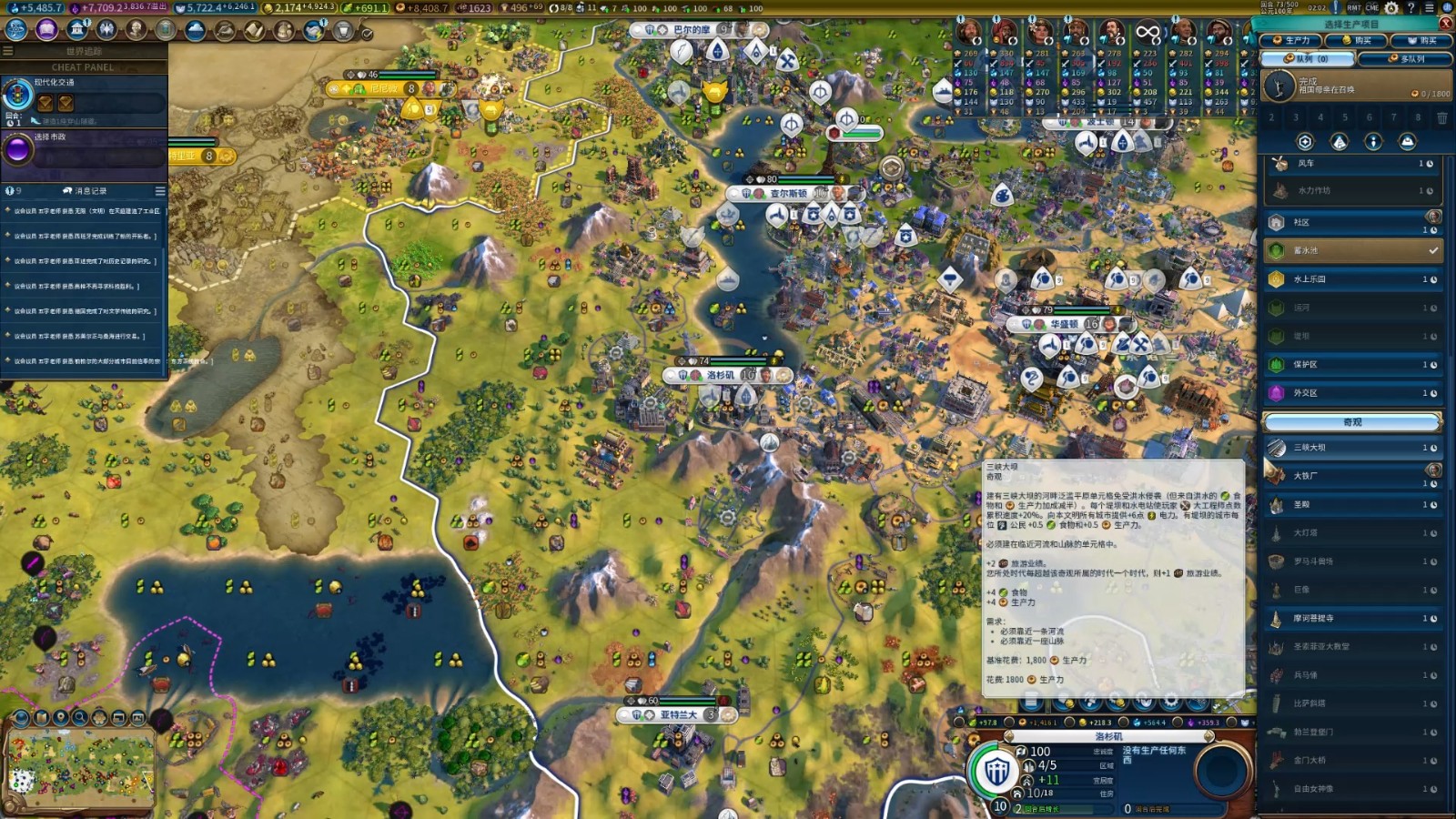
Task: Open the civics tree purple book icon
Action: pos(46,30)
